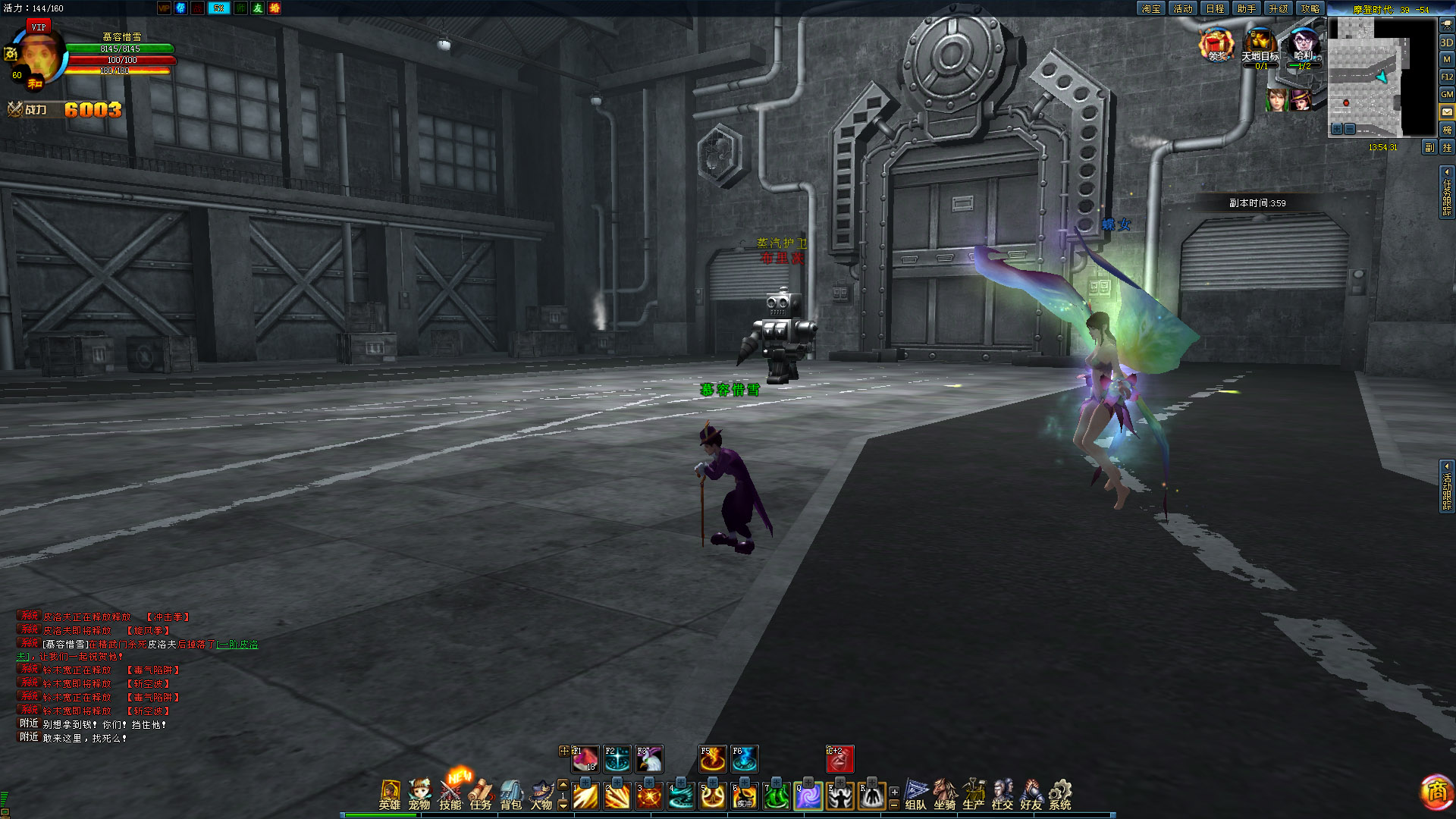Cast the green skill in slot 7

click(777, 796)
